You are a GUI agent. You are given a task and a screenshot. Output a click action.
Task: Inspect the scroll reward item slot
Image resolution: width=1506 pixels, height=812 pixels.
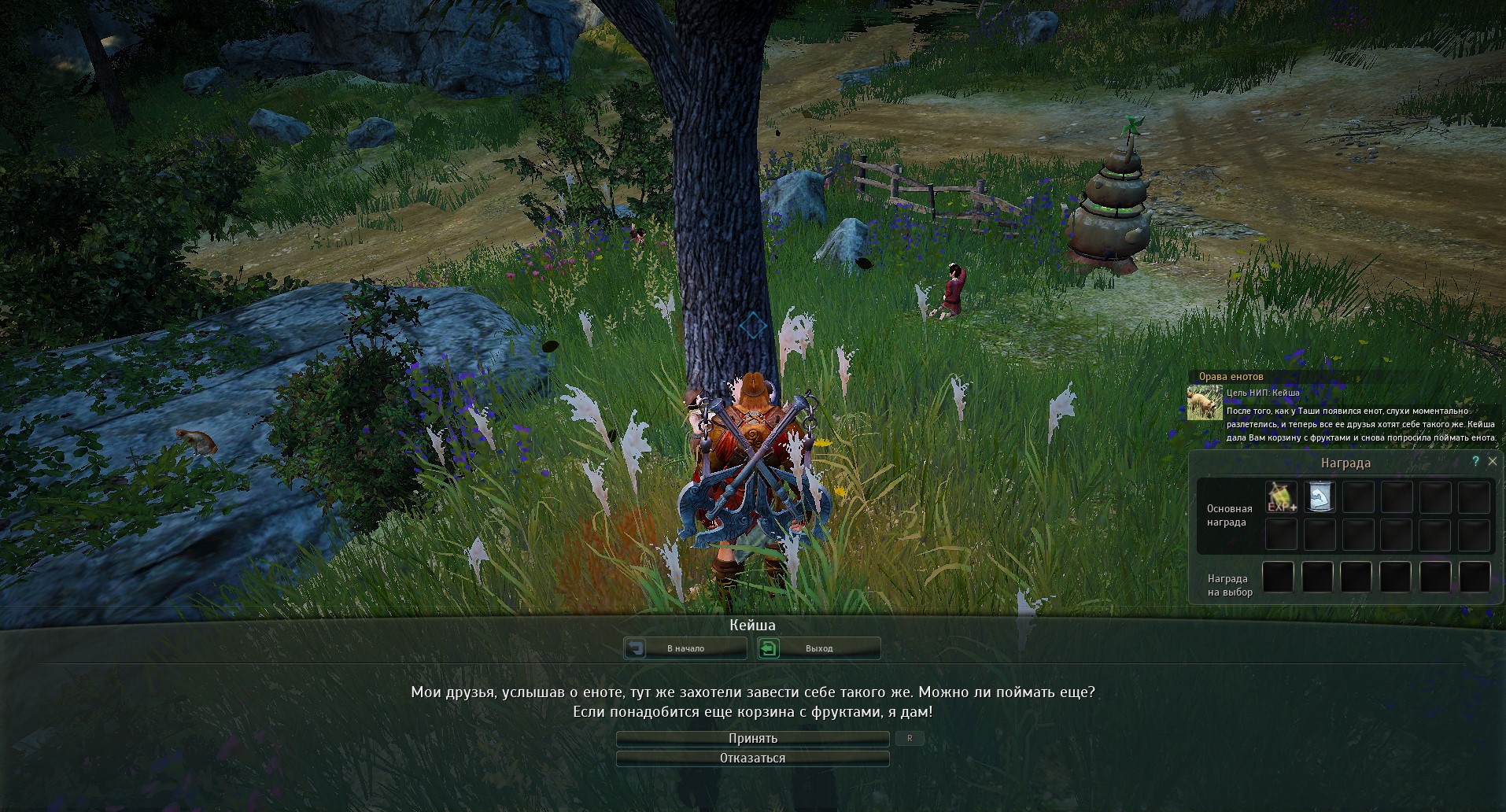pos(1320,497)
